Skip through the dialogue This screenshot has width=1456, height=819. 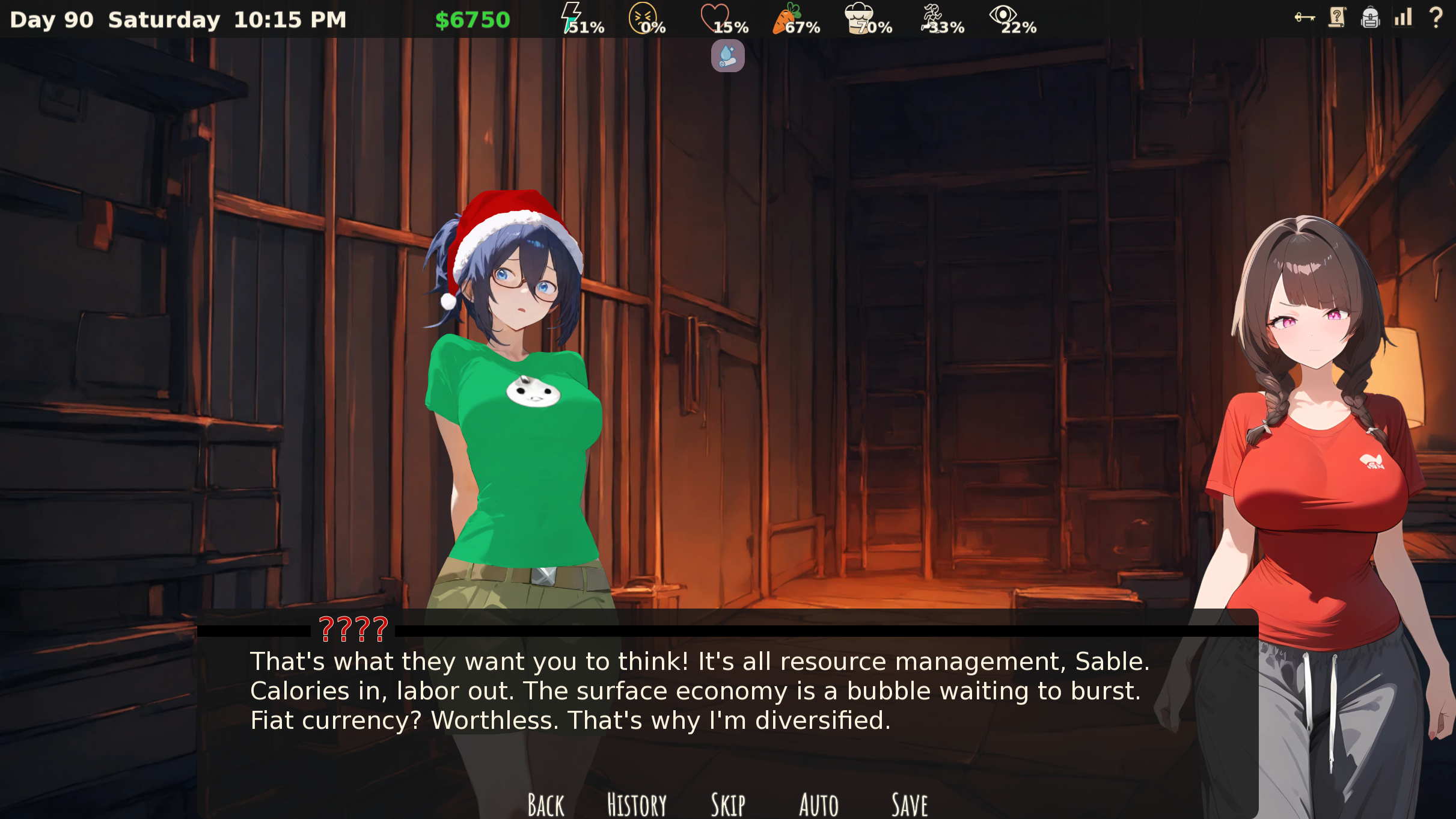coord(728,804)
